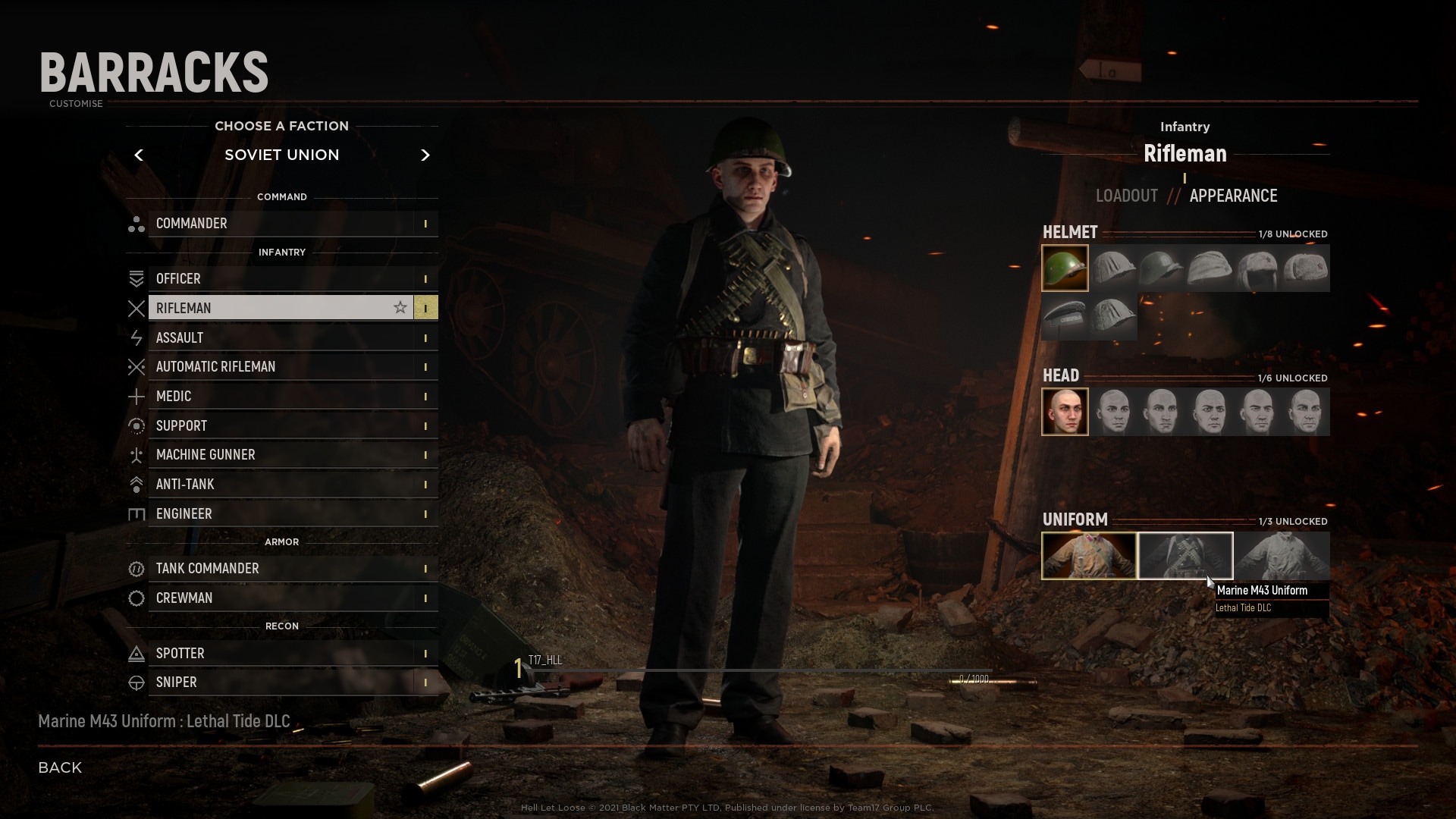Choose the Sniper role
This screenshot has width=1456, height=819.
[x=282, y=682]
